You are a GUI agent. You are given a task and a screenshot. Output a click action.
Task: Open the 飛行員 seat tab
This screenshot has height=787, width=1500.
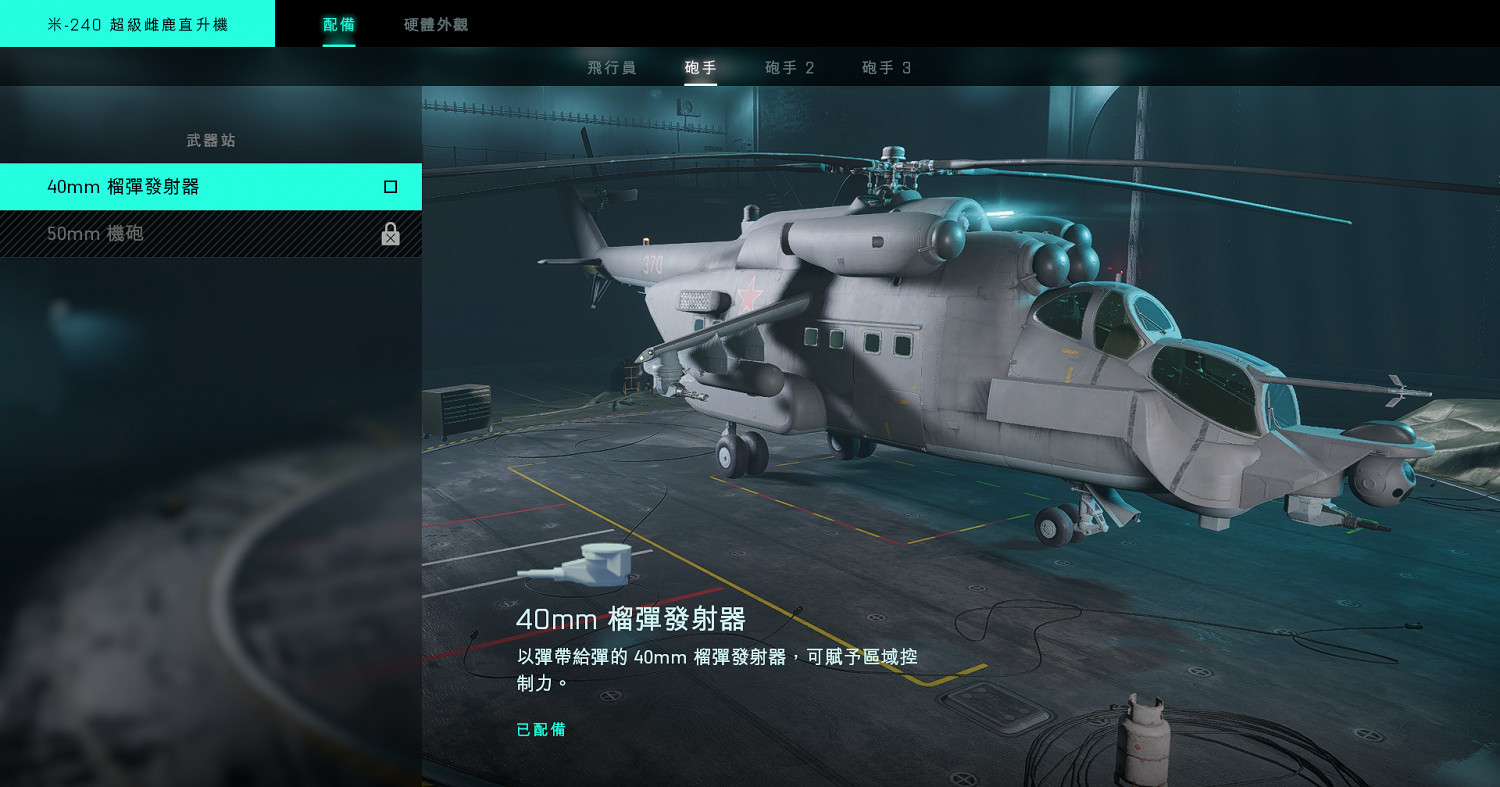coord(611,67)
